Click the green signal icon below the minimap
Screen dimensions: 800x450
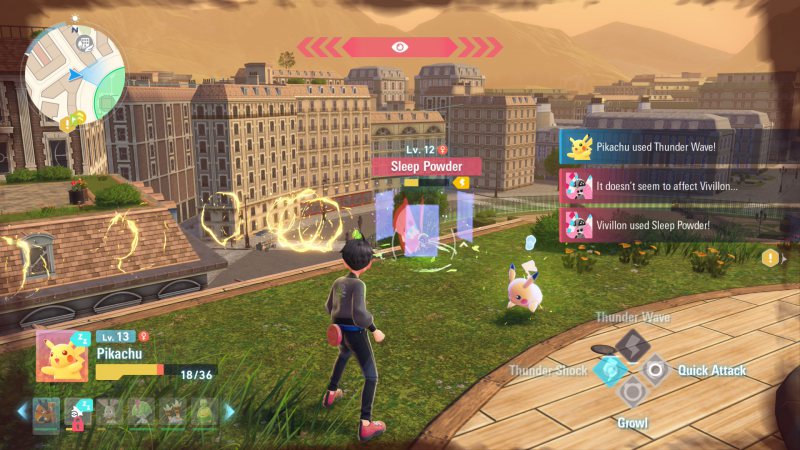78,118
